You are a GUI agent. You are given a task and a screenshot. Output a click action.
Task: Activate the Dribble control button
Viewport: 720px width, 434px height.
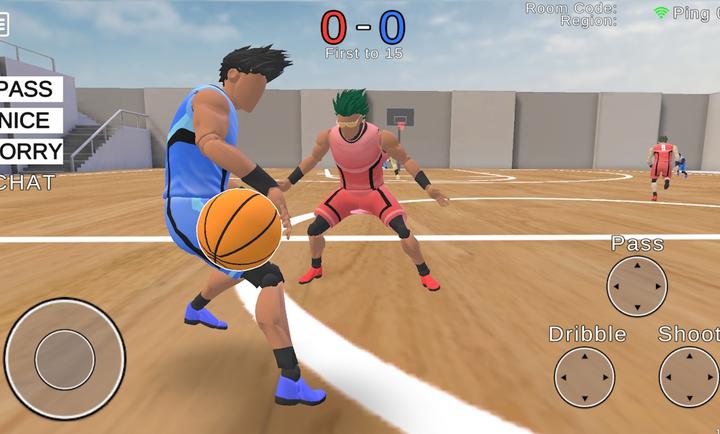[585, 378]
